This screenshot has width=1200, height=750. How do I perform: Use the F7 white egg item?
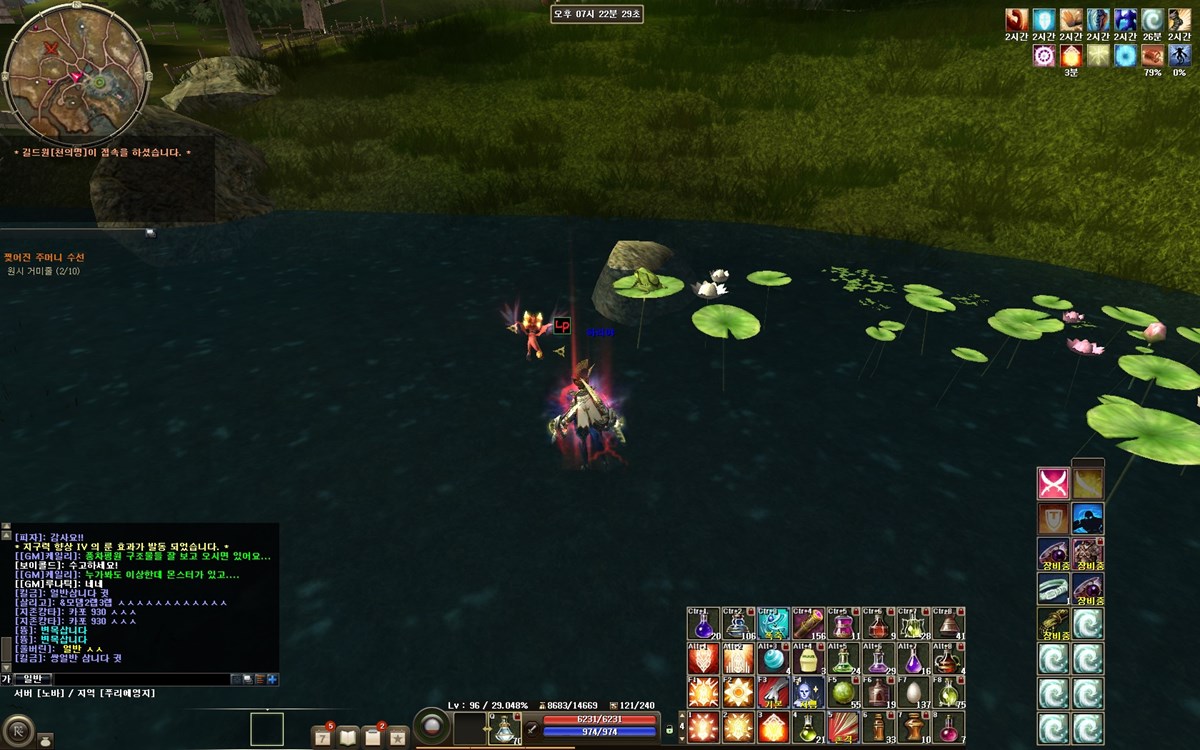pos(912,693)
